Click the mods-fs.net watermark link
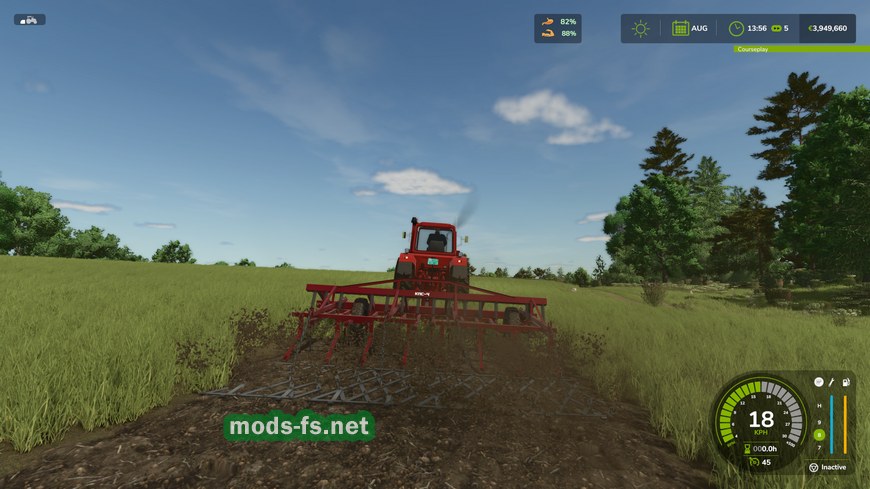 point(300,427)
